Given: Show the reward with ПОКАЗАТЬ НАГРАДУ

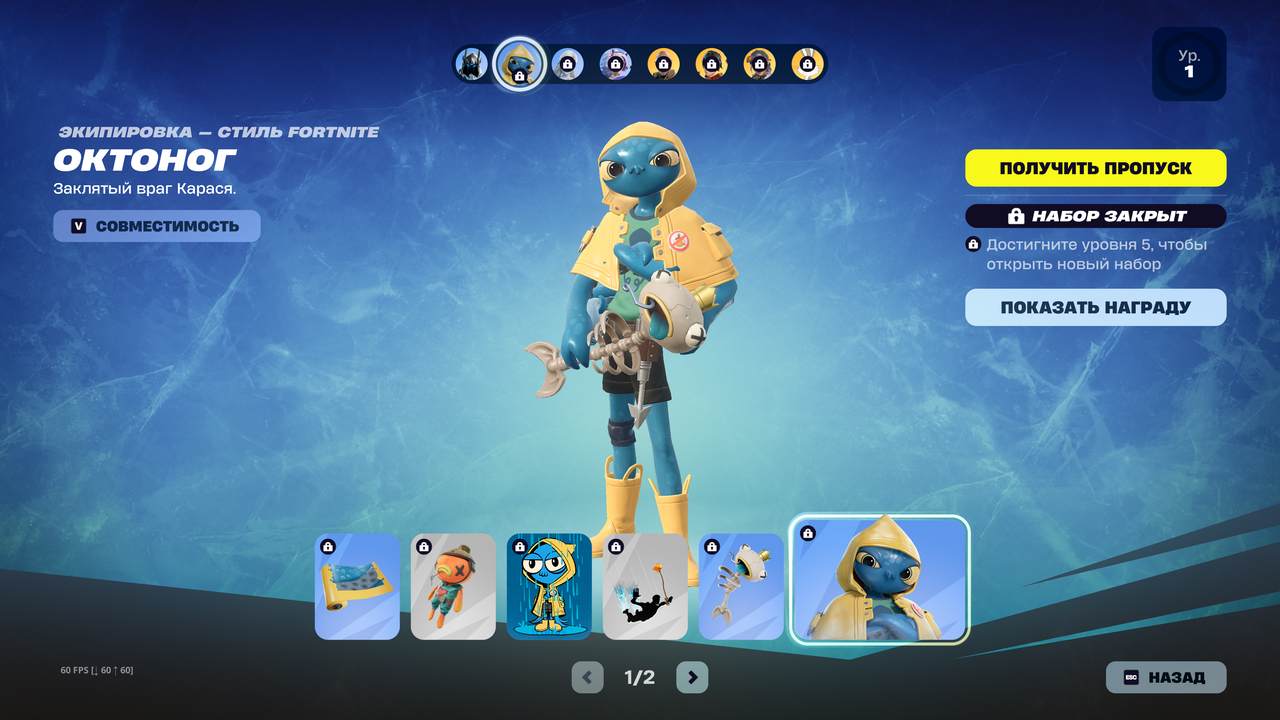Looking at the screenshot, I should (x=1095, y=307).
